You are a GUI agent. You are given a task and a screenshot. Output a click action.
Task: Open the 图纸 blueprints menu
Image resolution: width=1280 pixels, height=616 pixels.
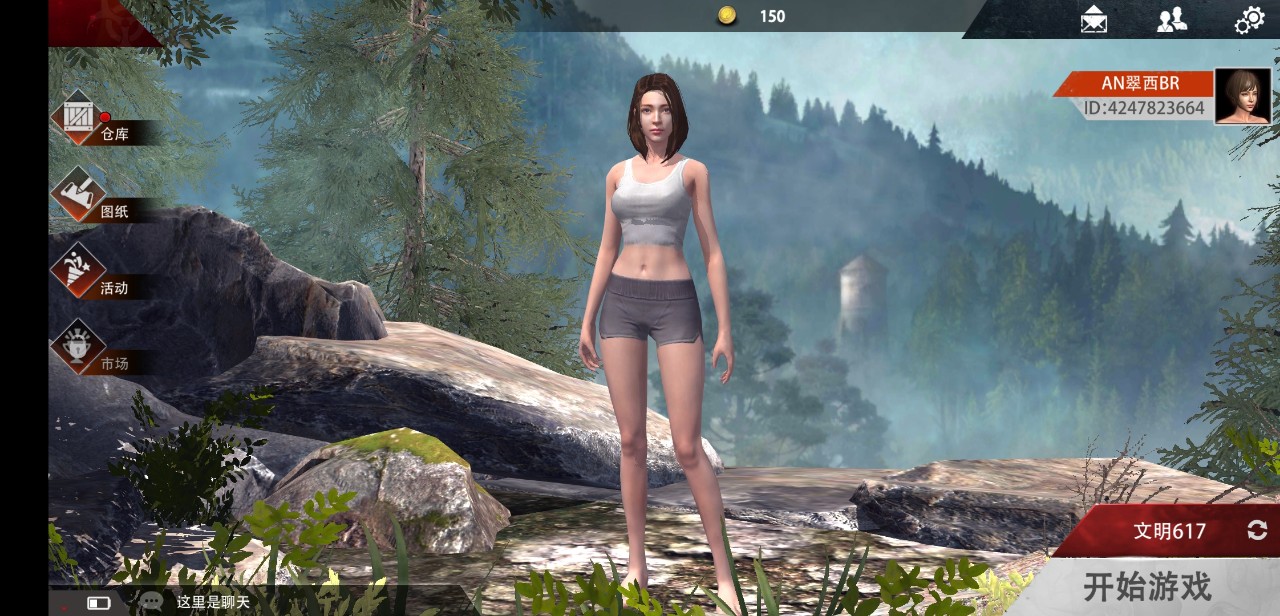pos(80,195)
